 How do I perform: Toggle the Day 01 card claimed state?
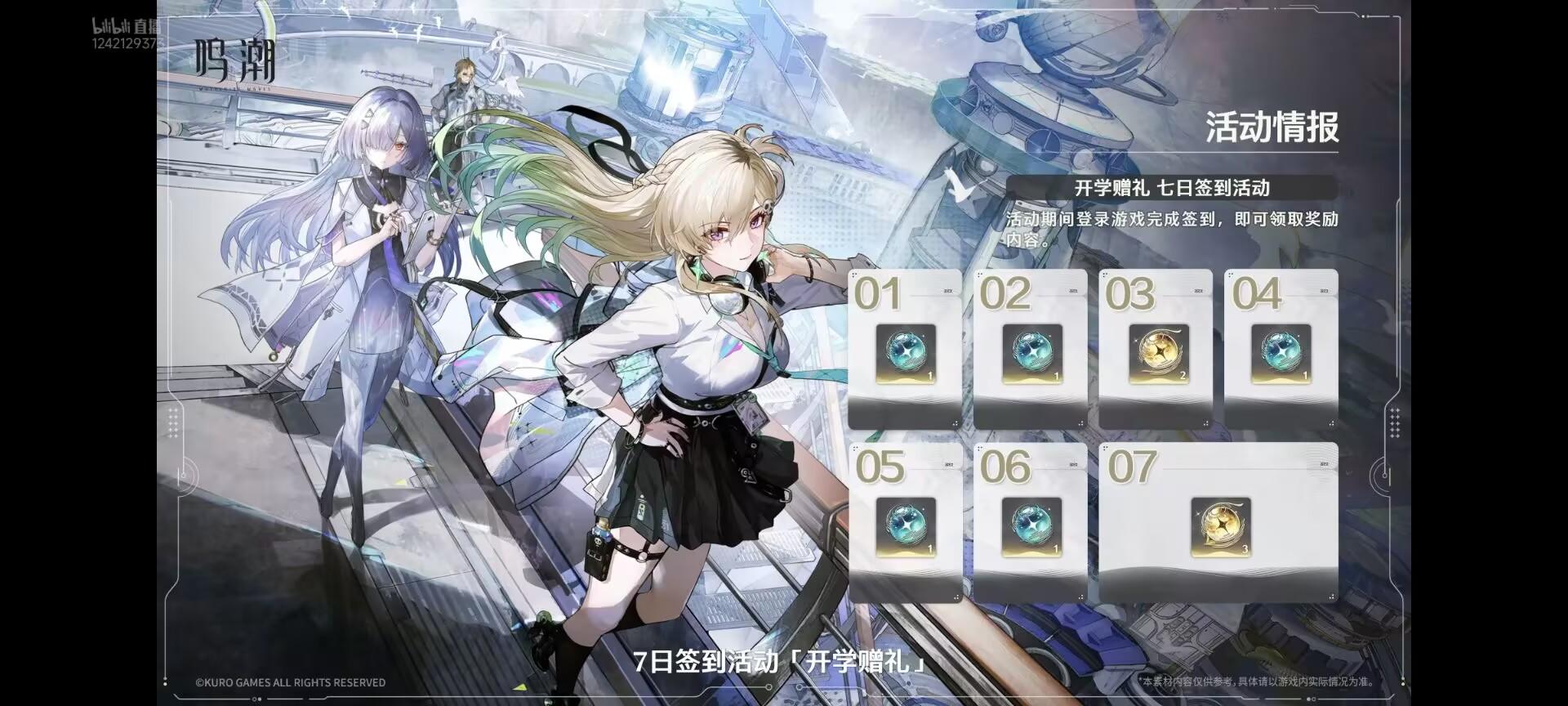(x=904, y=347)
